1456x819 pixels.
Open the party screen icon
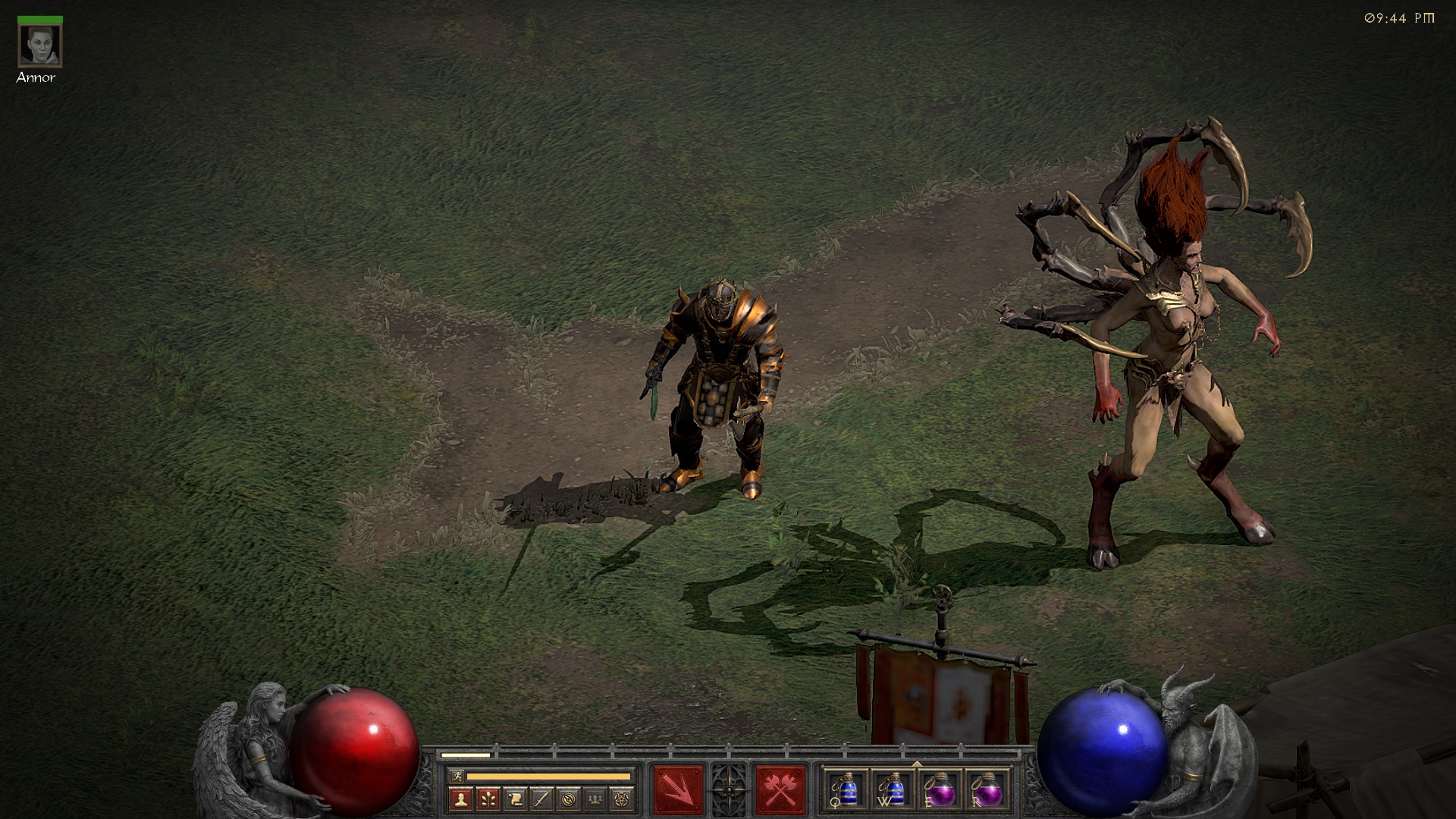[x=596, y=798]
